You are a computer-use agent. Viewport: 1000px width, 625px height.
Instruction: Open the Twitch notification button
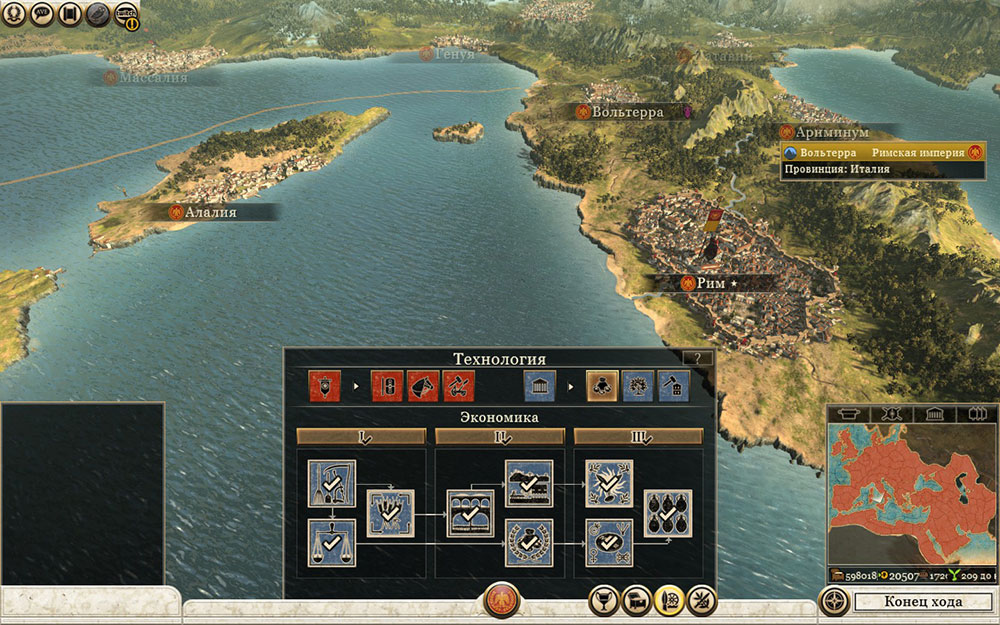[126, 14]
